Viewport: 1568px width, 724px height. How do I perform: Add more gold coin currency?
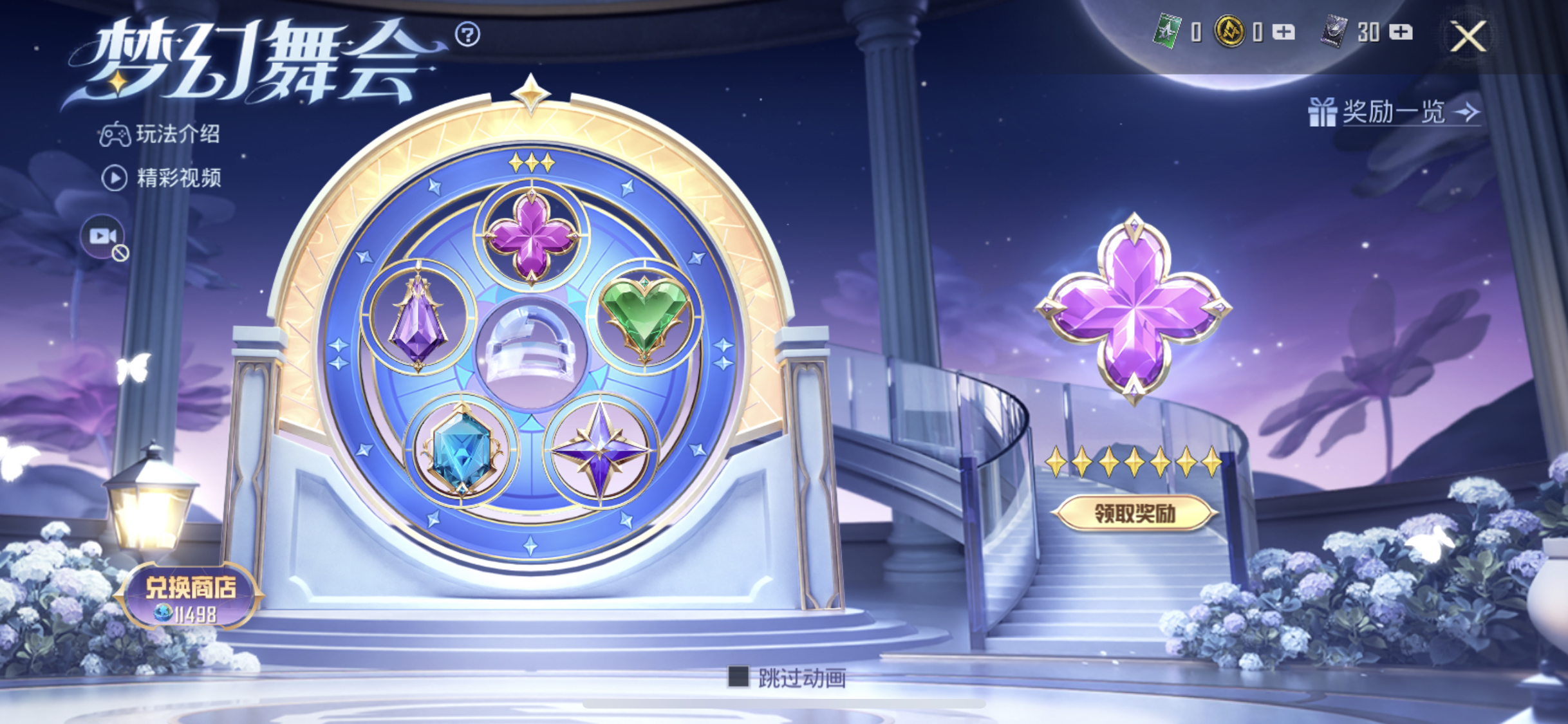tap(1283, 32)
